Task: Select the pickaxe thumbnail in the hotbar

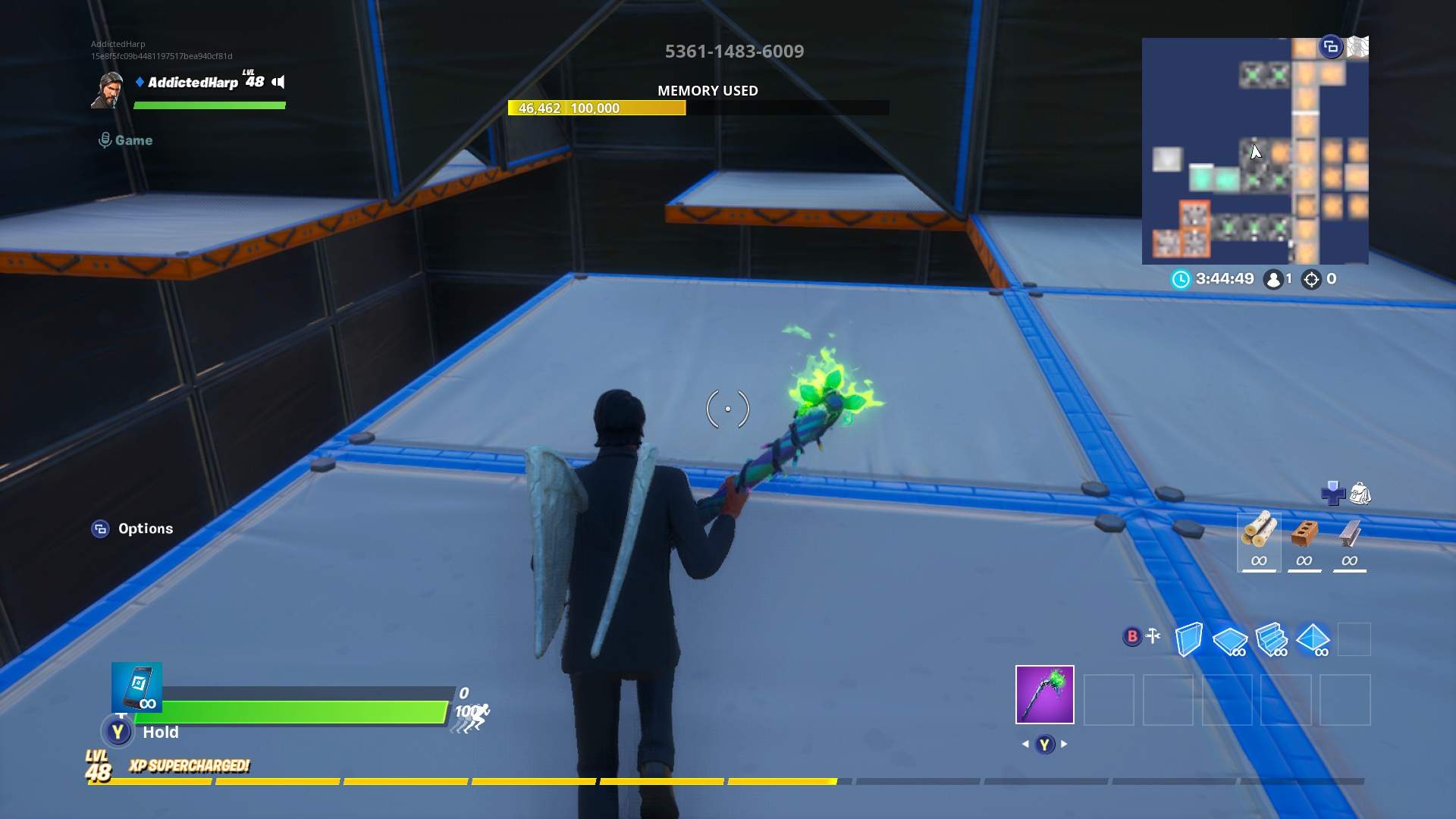Action: [1044, 695]
